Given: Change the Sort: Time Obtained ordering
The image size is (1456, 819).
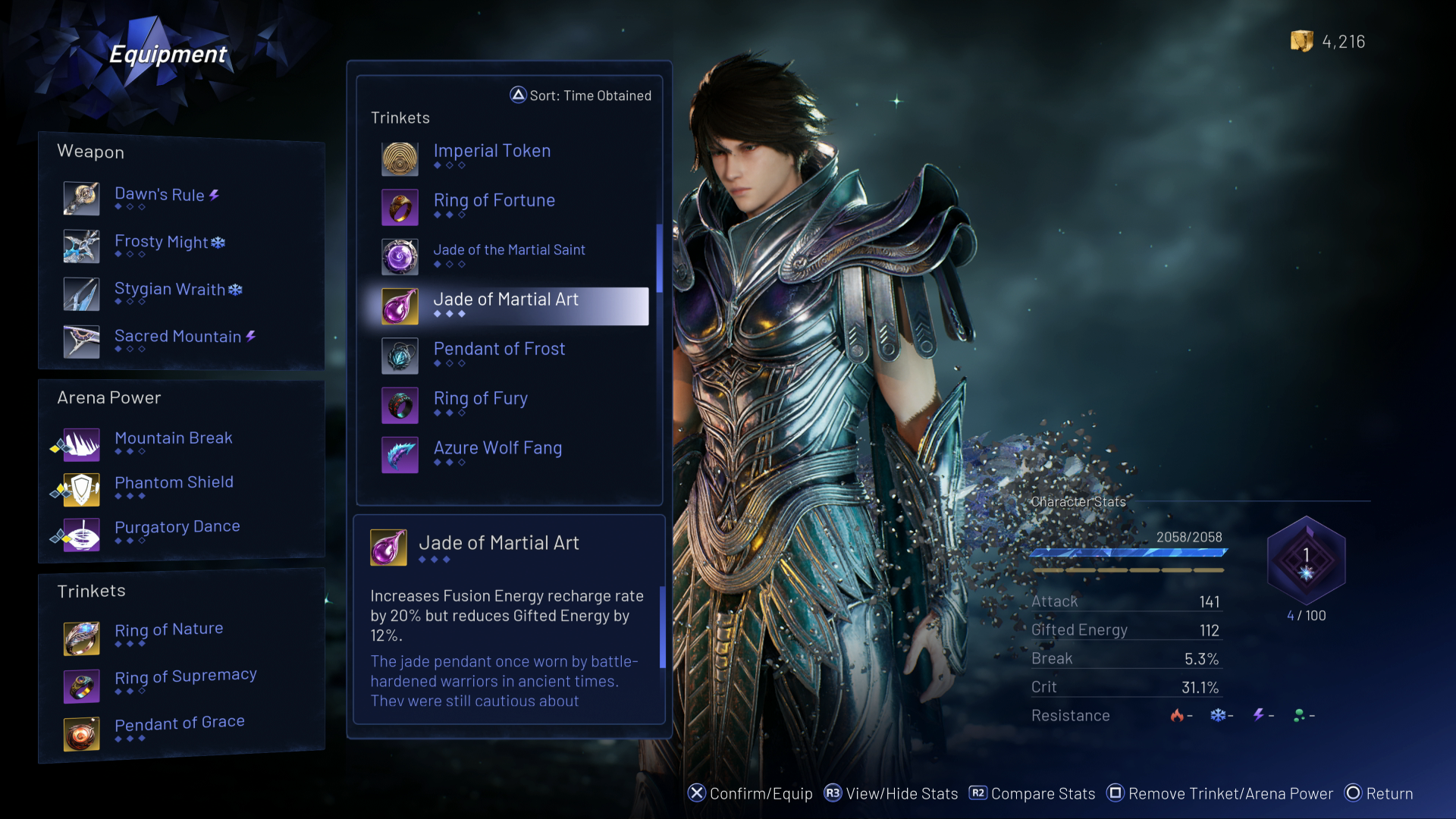Looking at the screenshot, I should pos(581,96).
